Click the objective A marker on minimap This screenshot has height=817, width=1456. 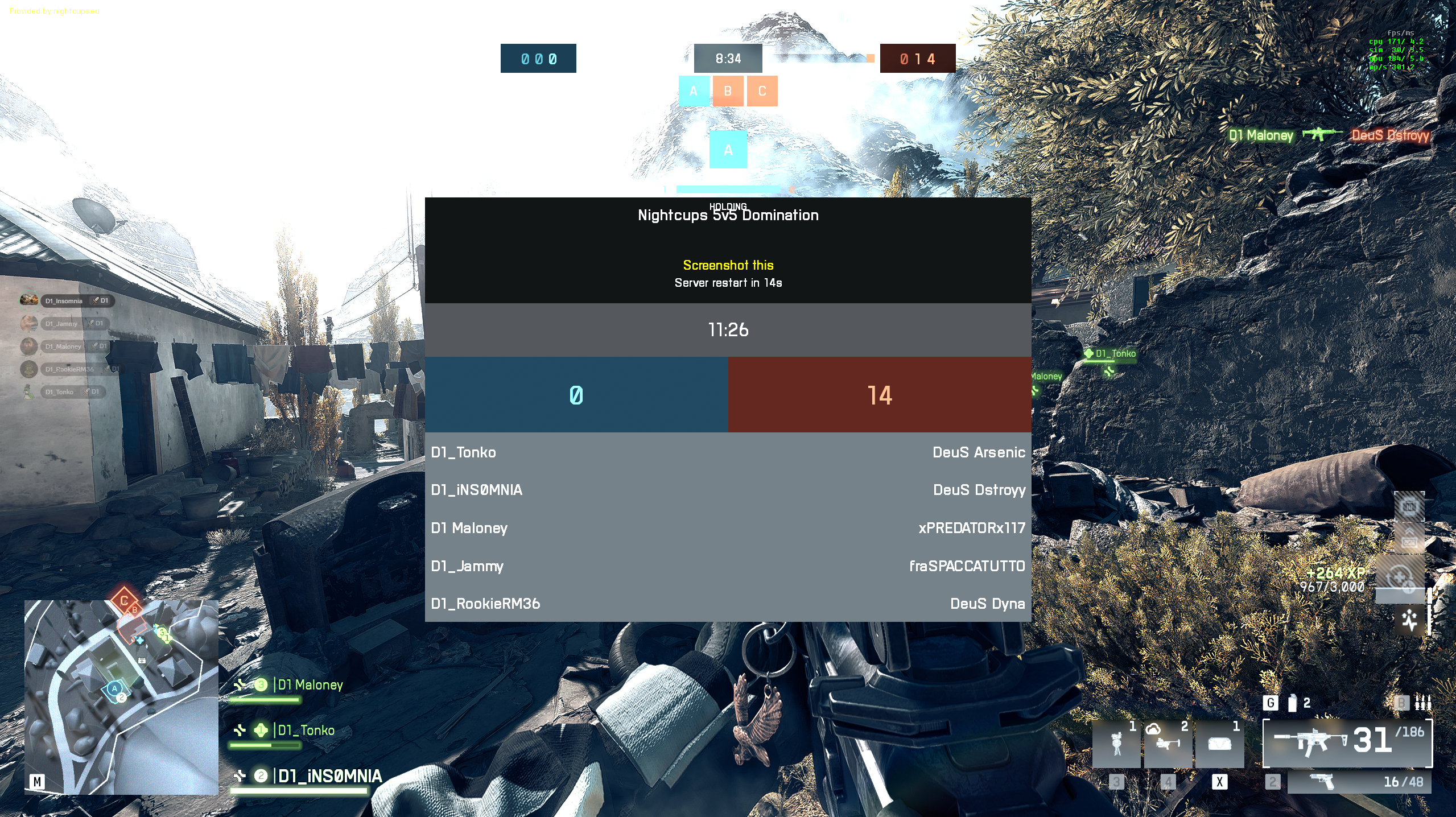[x=114, y=689]
